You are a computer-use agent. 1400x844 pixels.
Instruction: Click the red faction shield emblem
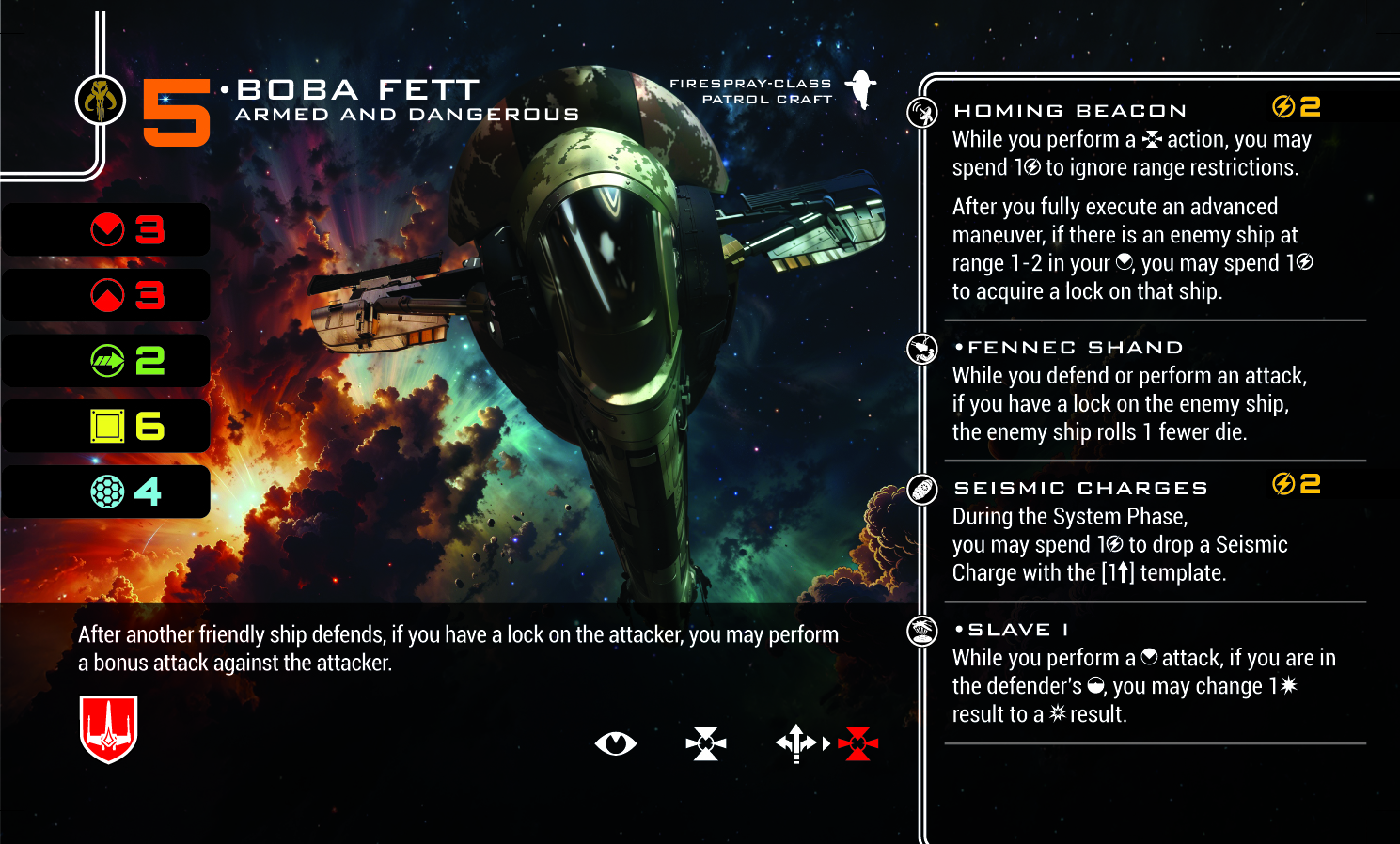click(x=109, y=728)
